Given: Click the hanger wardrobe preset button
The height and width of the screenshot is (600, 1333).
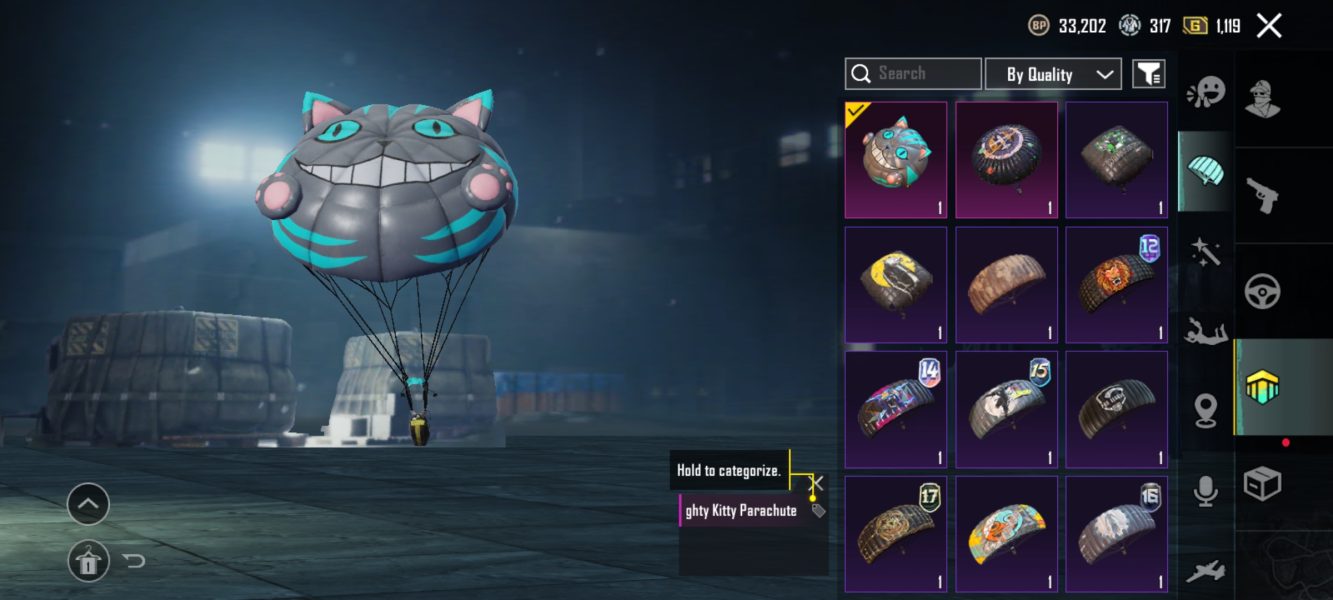Looking at the screenshot, I should tap(88, 562).
